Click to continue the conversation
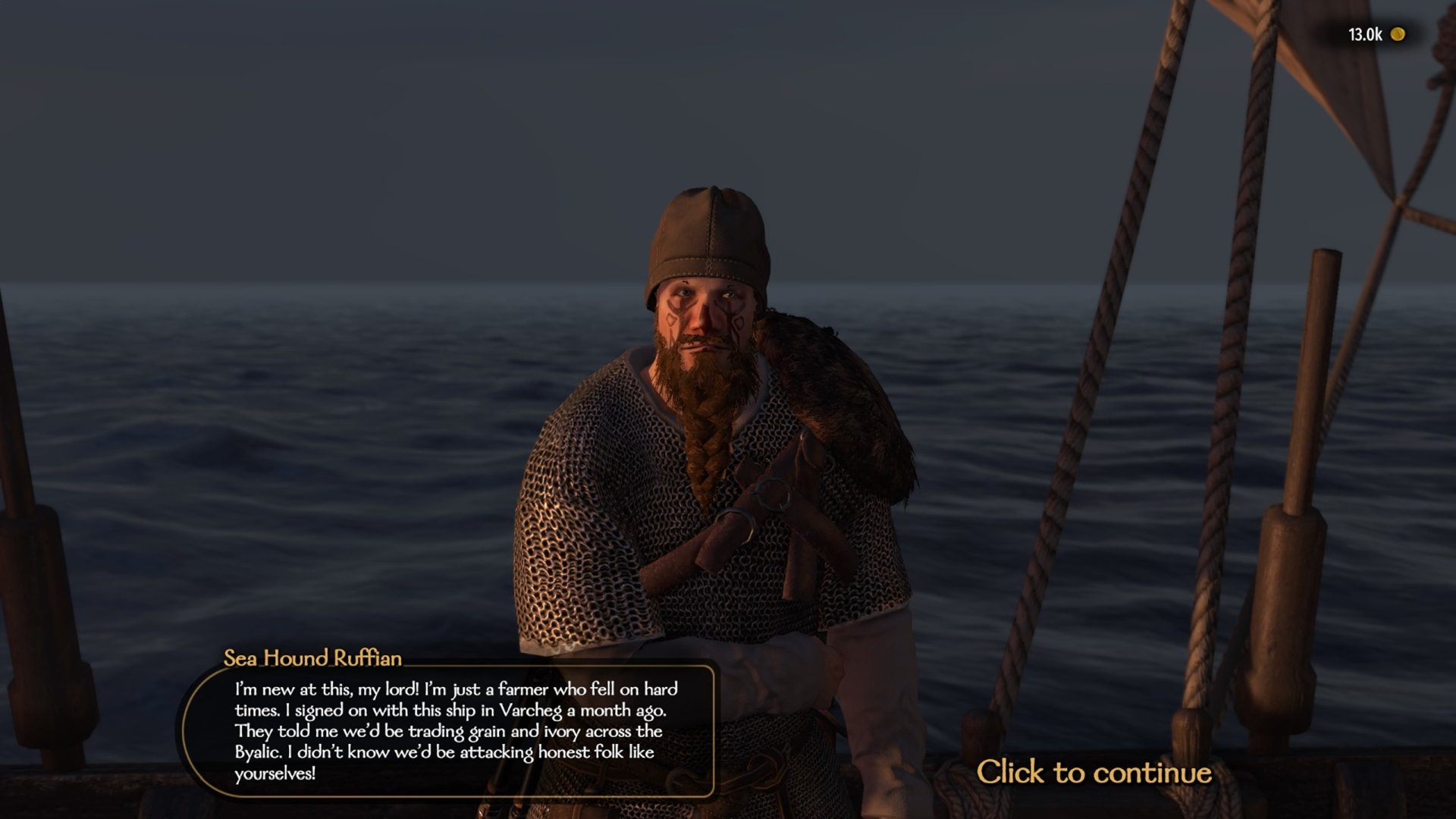Image resolution: width=1456 pixels, height=819 pixels. (x=1094, y=772)
